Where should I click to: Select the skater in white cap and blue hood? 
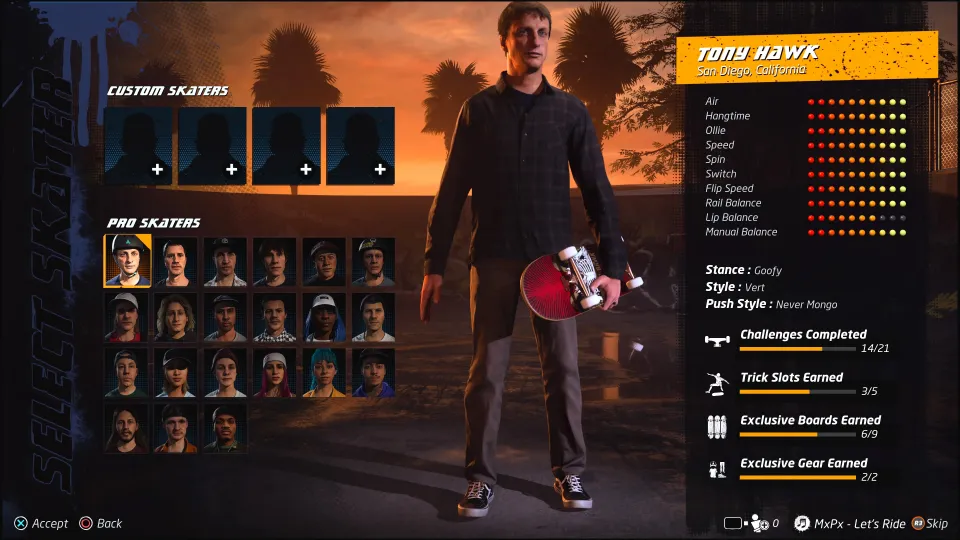325,317
